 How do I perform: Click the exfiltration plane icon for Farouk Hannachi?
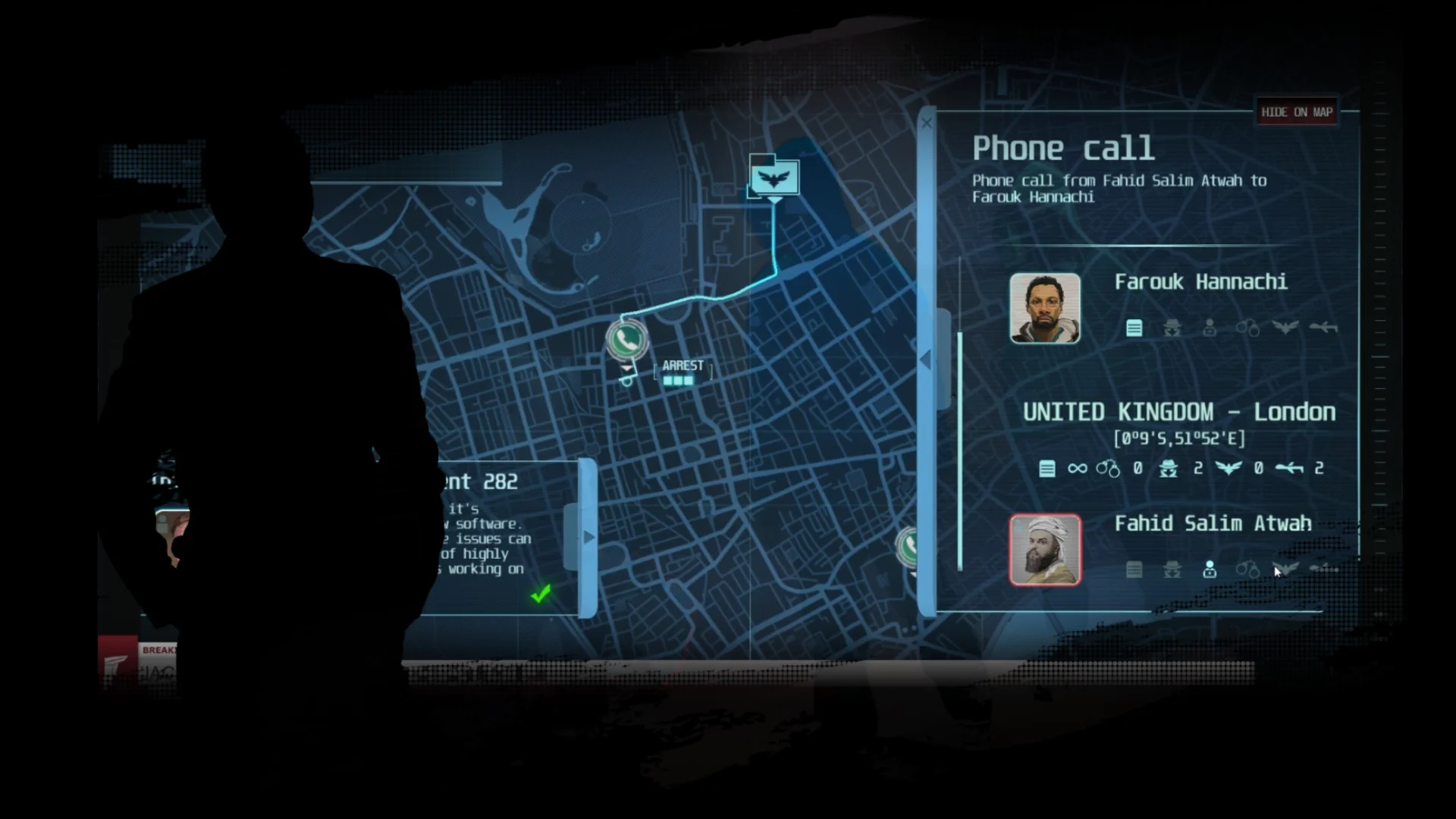[x=1322, y=328]
